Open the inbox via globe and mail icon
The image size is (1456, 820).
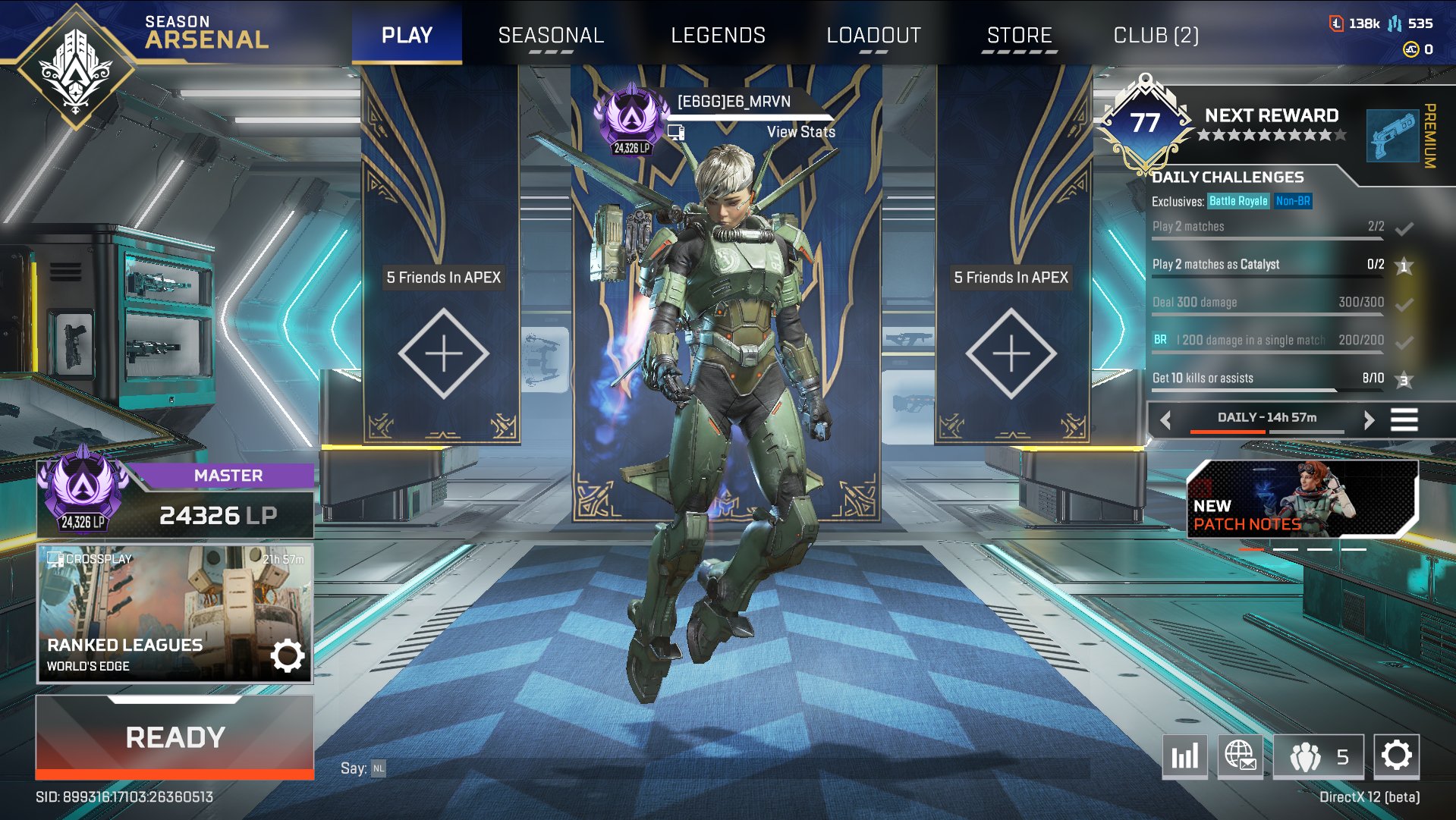[x=1242, y=756]
